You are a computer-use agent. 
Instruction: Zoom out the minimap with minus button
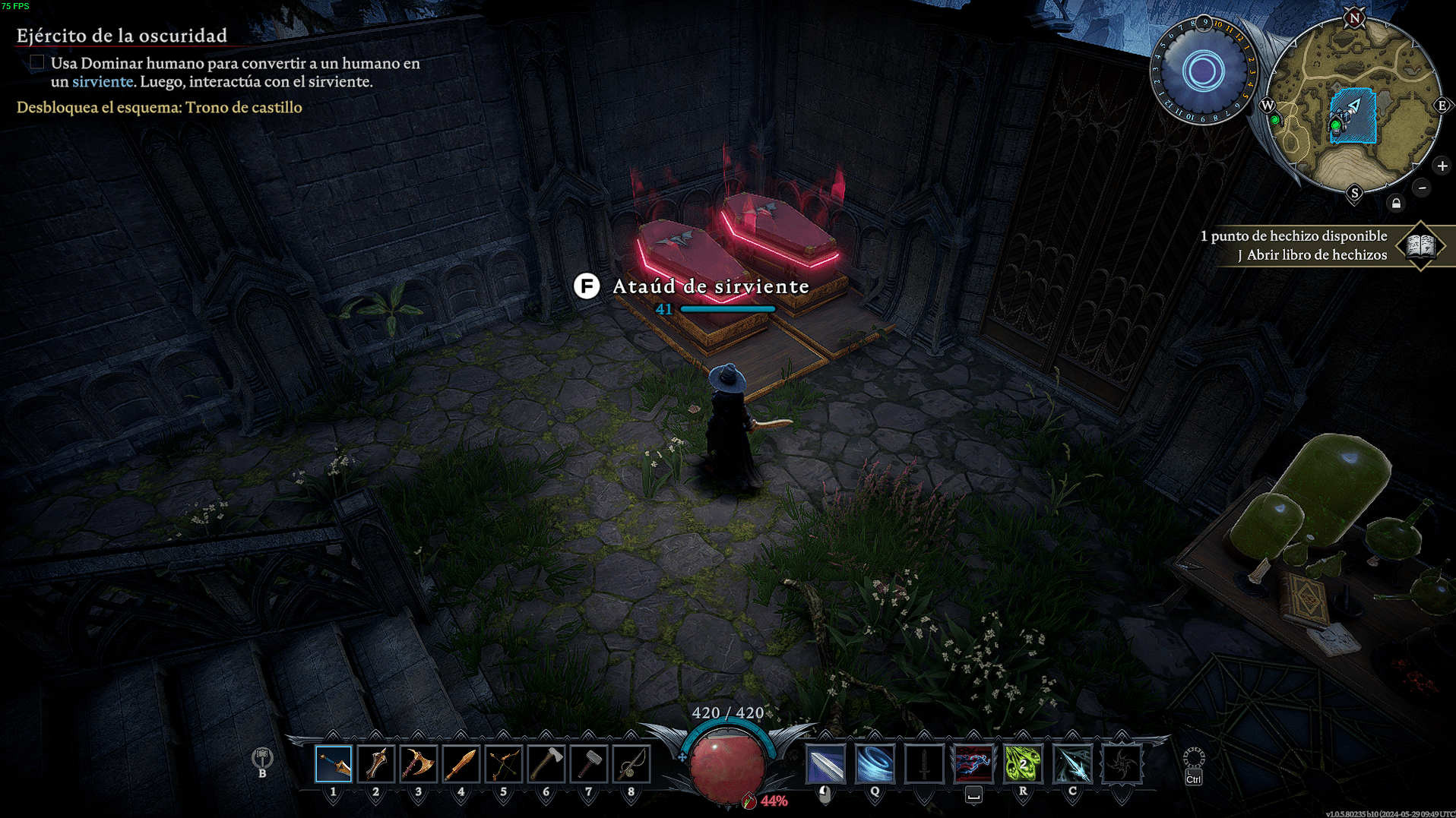point(1422,188)
